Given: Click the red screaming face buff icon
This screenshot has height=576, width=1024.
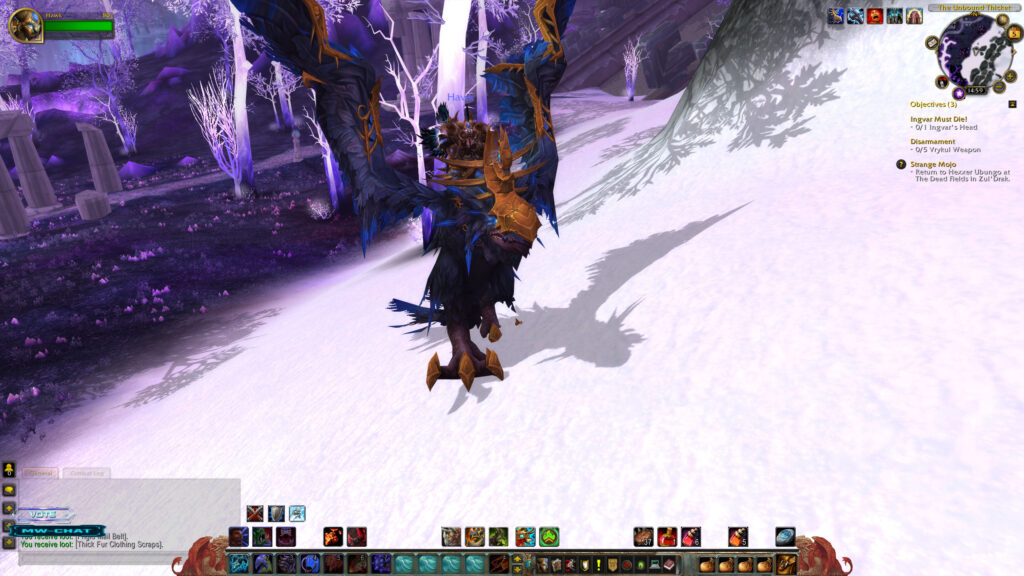Looking at the screenshot, I should [875, 15].
